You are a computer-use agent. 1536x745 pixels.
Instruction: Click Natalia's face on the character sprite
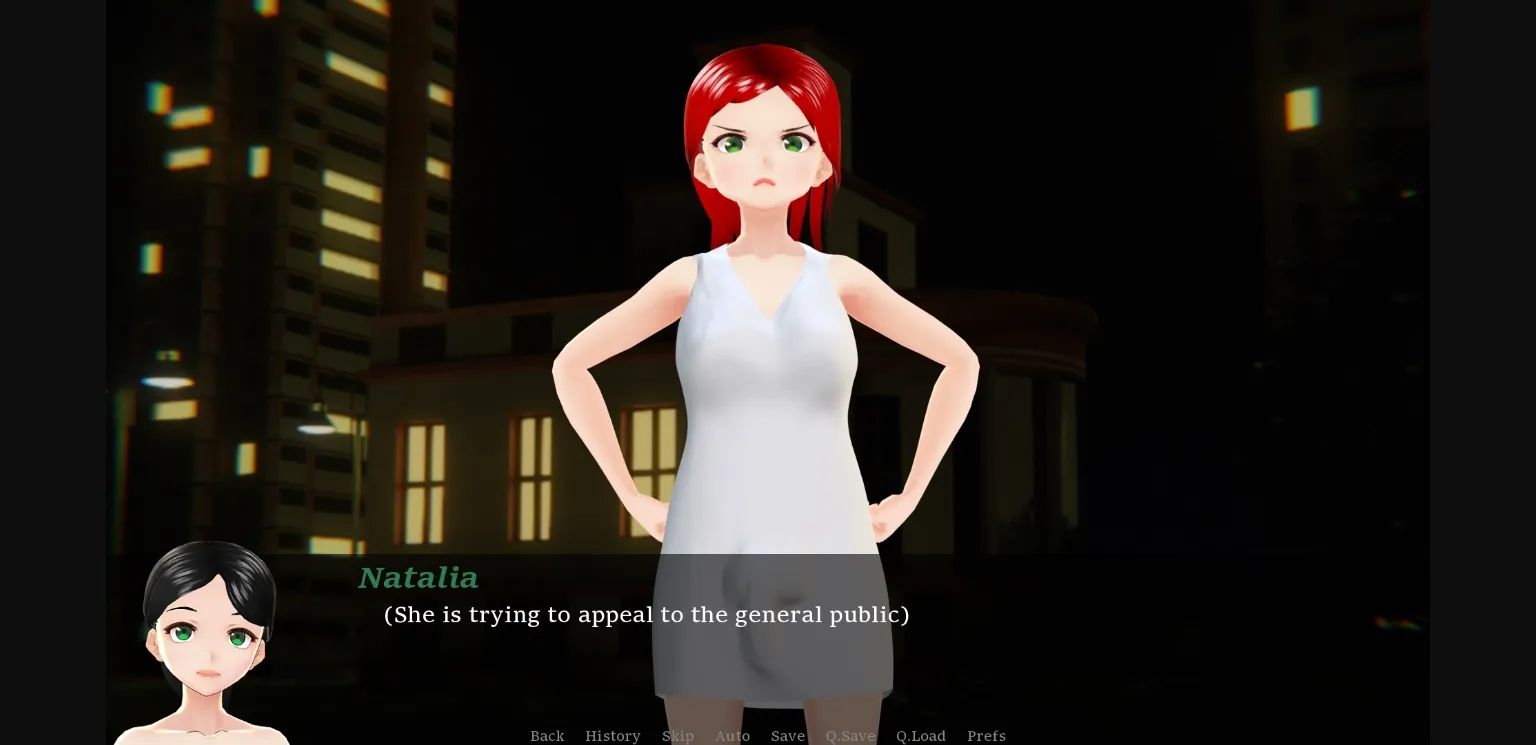click(765, 150)
